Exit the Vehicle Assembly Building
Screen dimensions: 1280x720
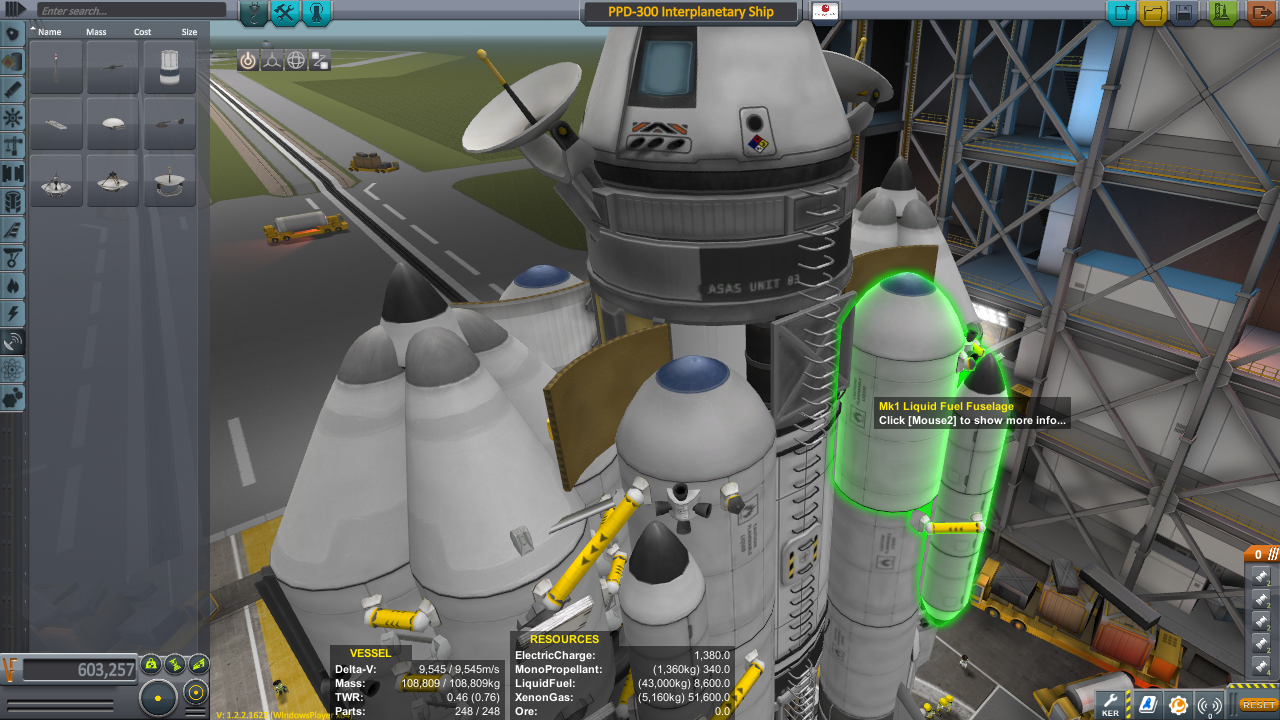pos(1260,13)
